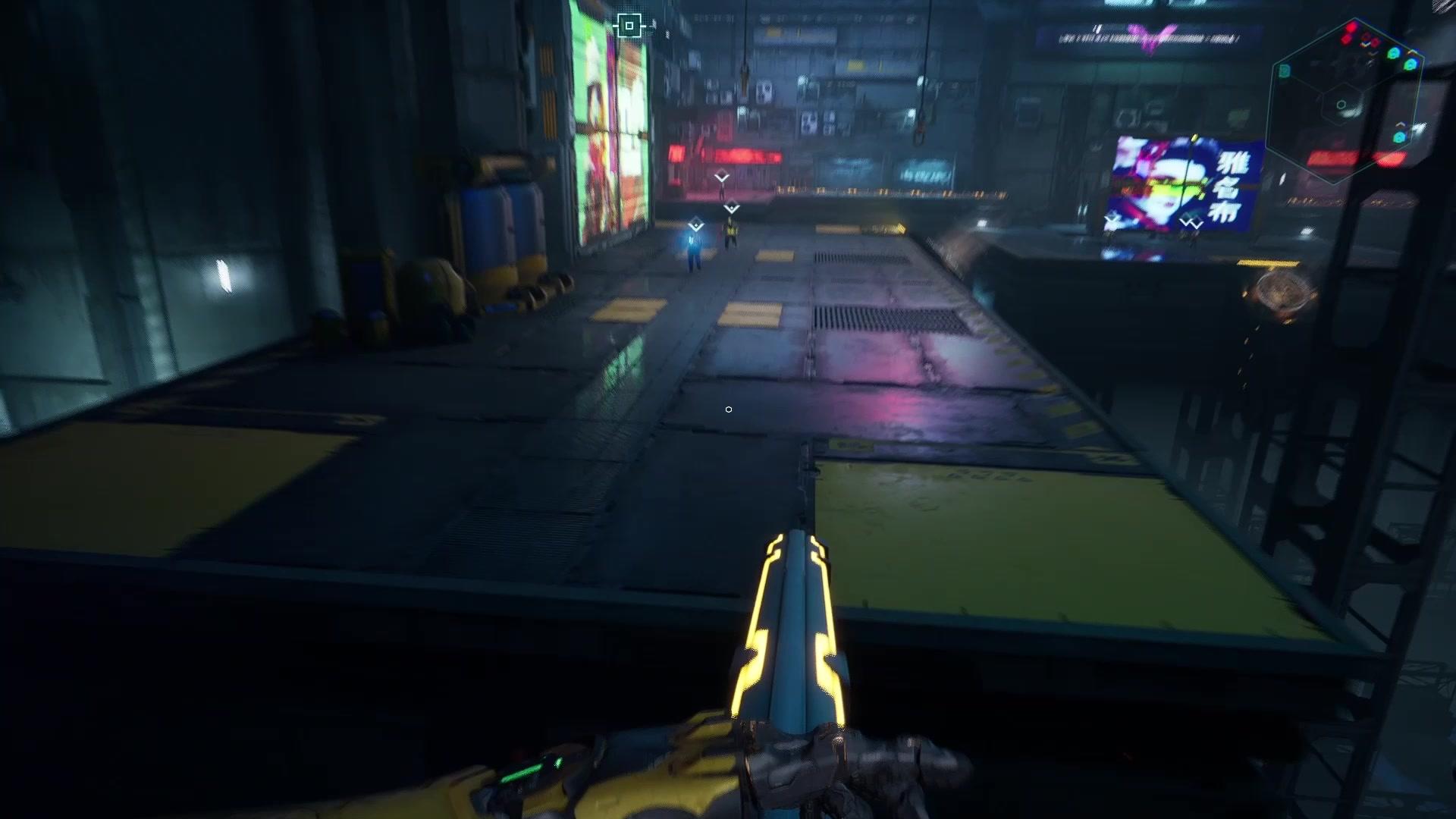Click the teal icon on the minimap's left edge
Viewport: 1456px width, 819px height.
pos(1284,70)
